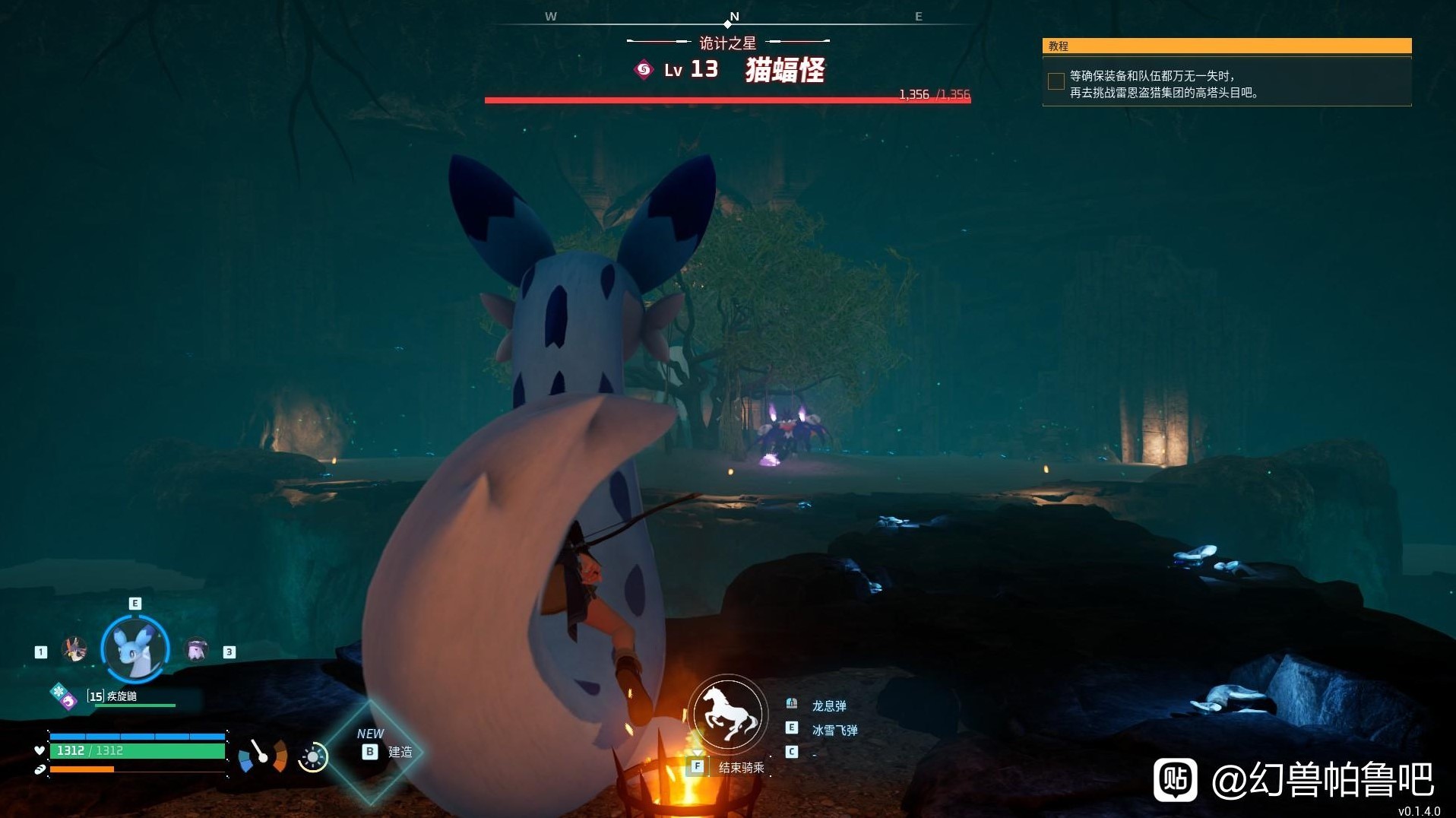Open the @幻兽帕鲁吧 Tieba watermark logo
This screenshot has height=818, width=1456.
(1176, 779)
